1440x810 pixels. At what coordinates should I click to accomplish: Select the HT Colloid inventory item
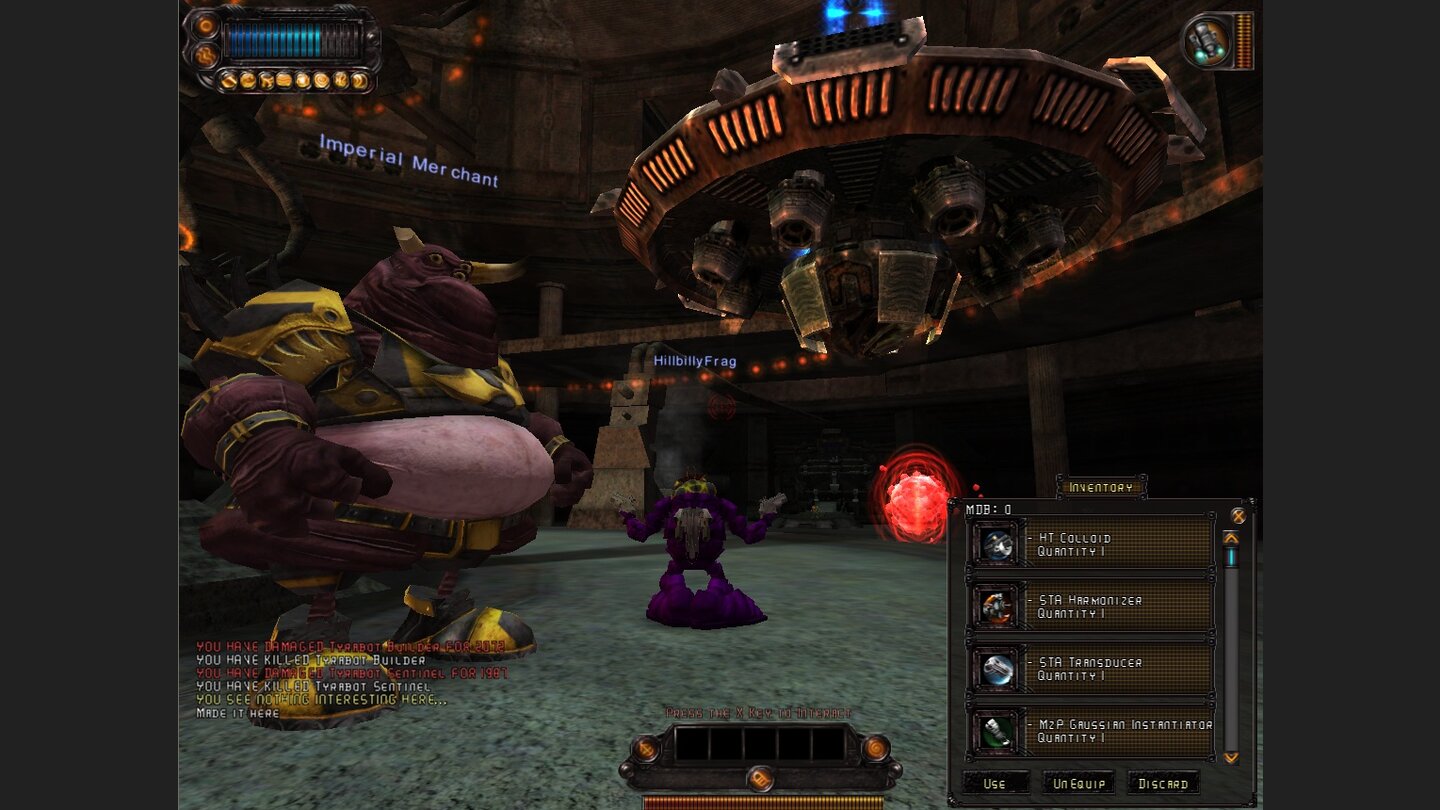pyautogui.click(x=1092, y=544)
